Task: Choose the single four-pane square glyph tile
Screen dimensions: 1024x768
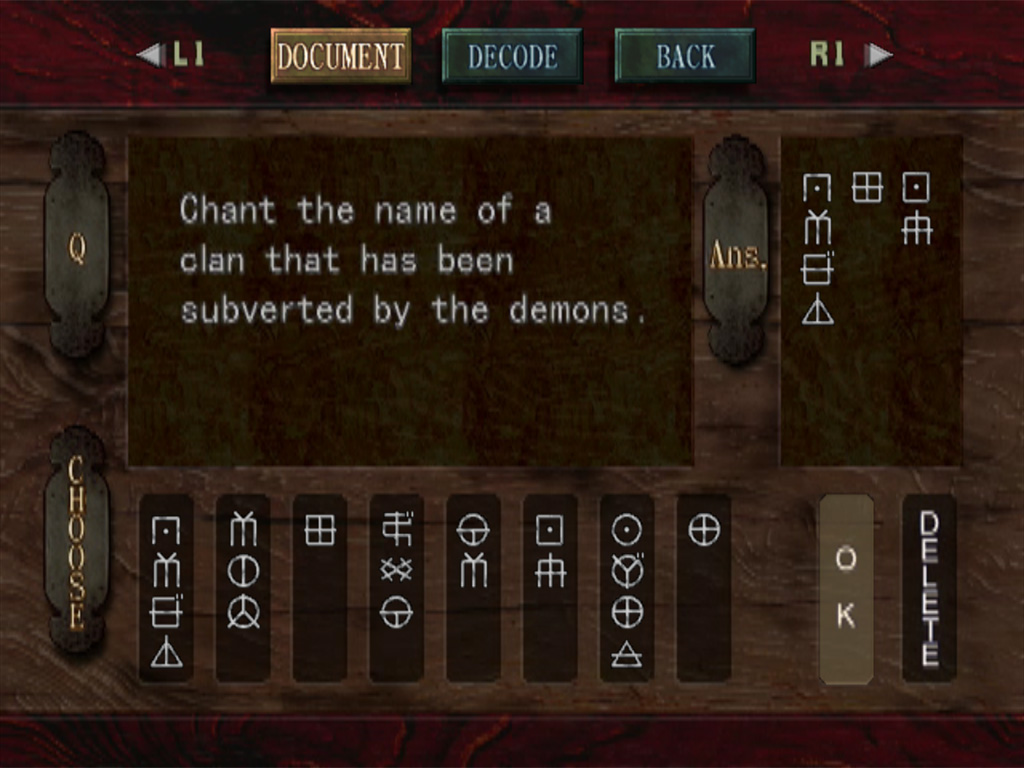Action: point(320,588)
